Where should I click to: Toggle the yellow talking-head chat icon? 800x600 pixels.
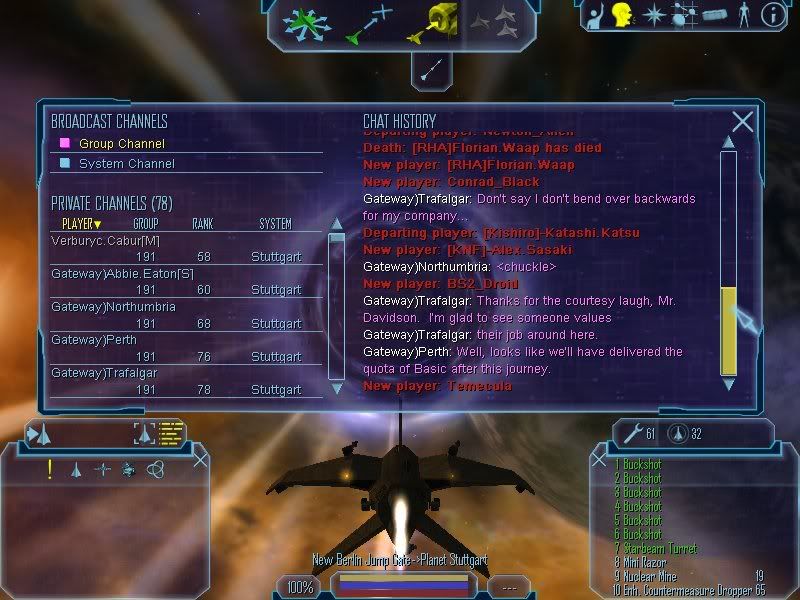(x=623, y=15)
